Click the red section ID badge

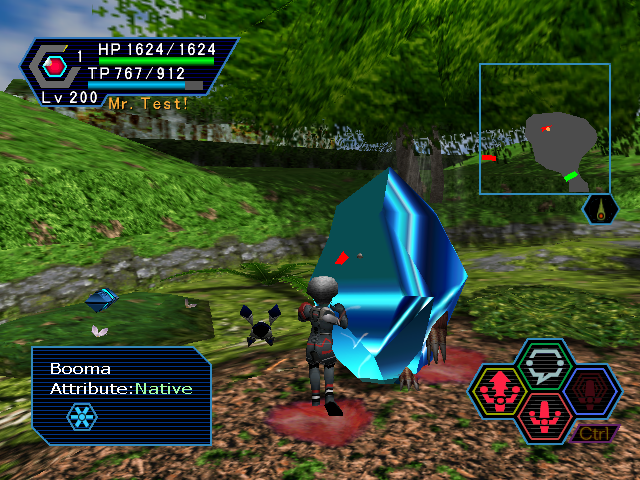55,67
